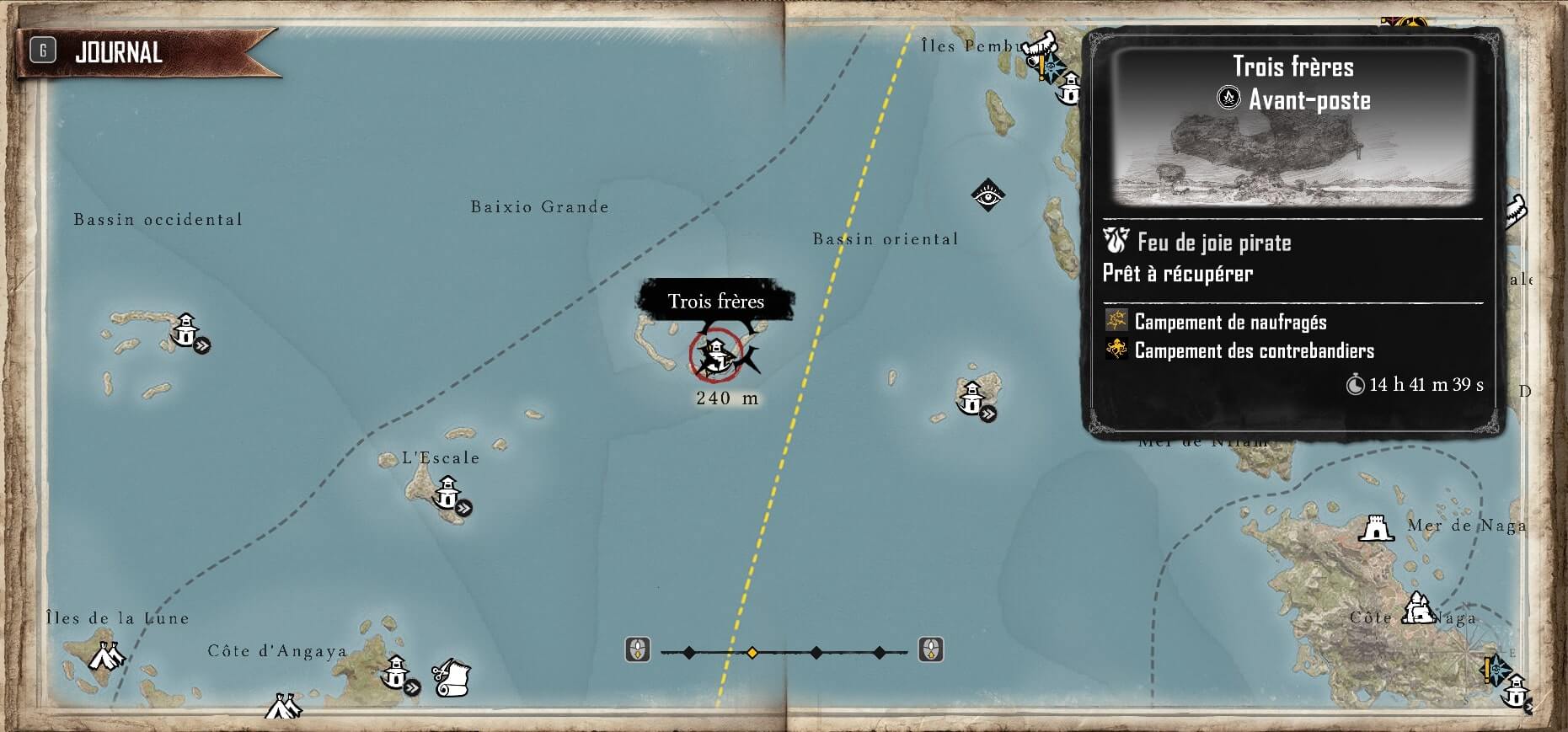Select the L'Escale outpost marker

(447, 491)
